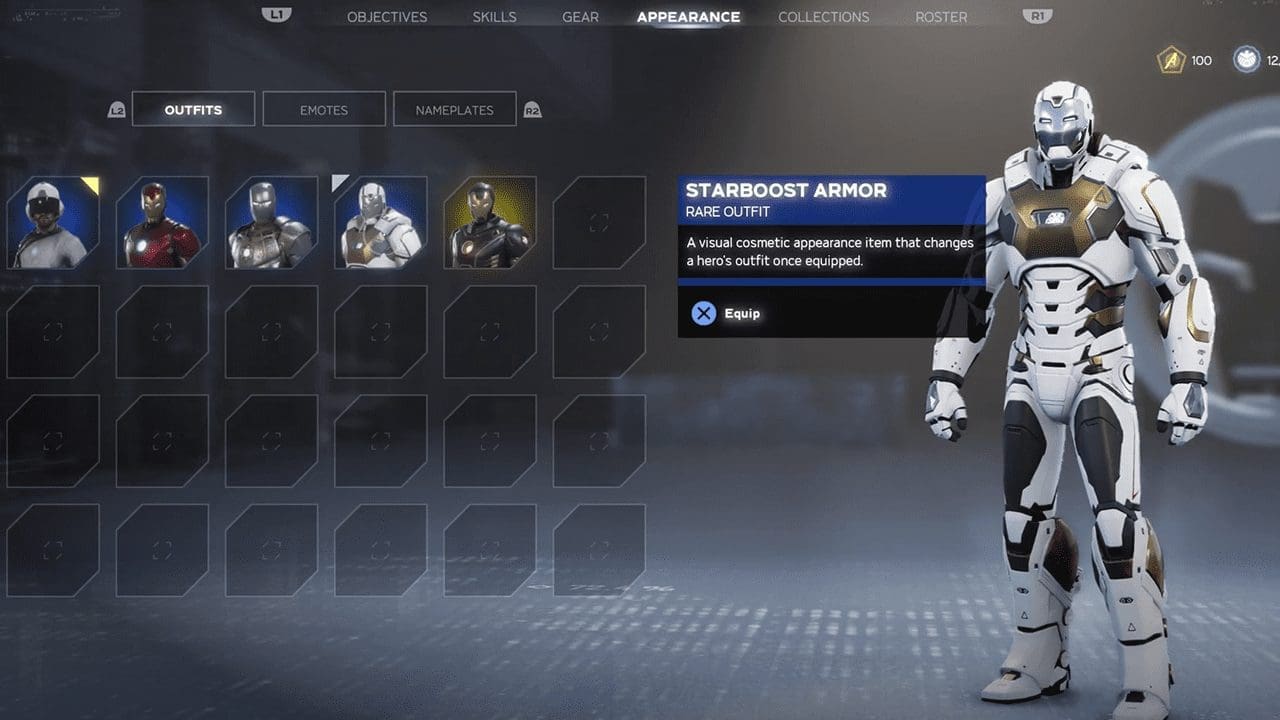Screen dimensions: 1280x720
Task: Open the Objectives tab
Action: click(x=386, y=17)
